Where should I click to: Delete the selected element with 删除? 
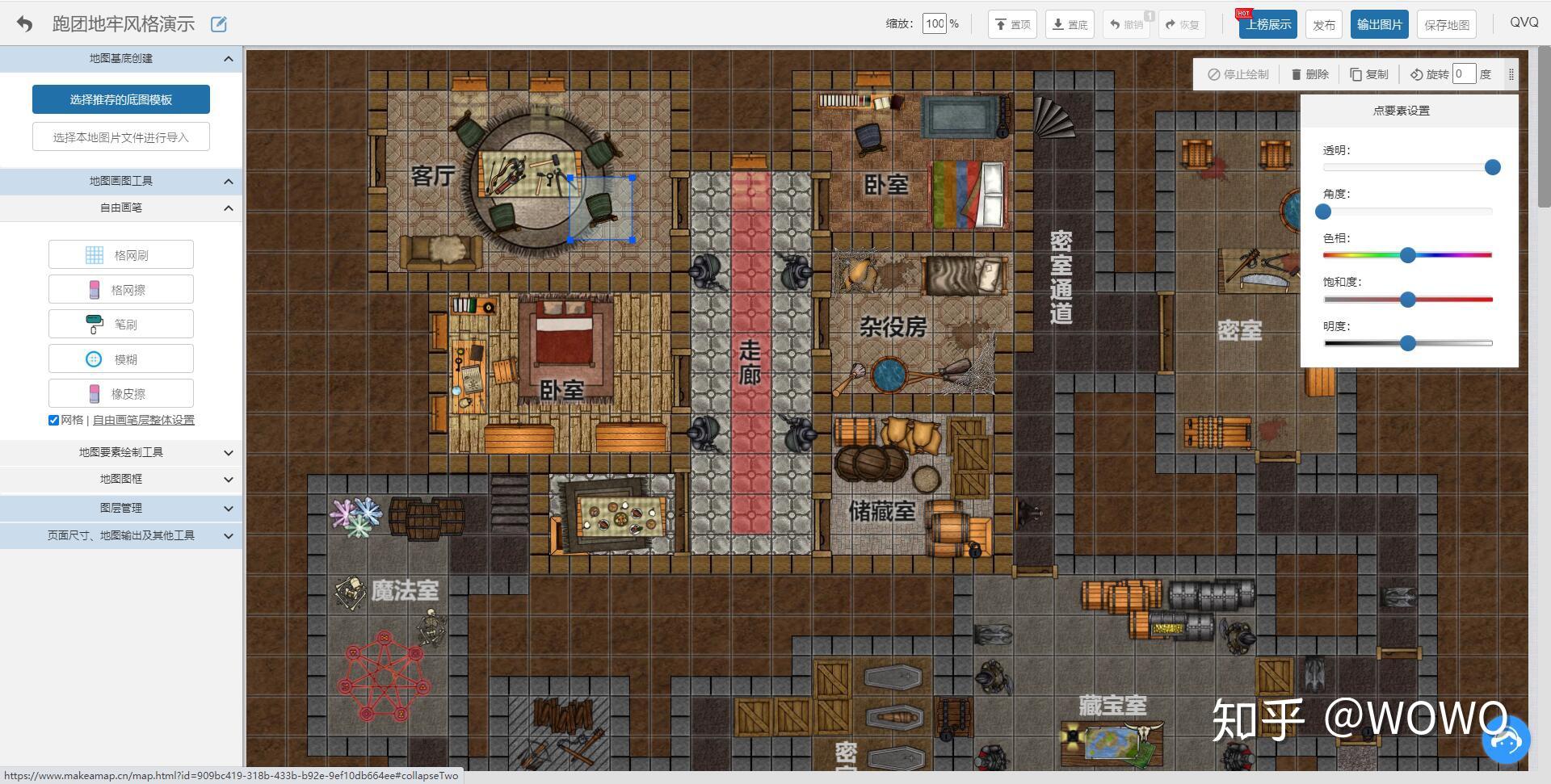(1309, 74)
